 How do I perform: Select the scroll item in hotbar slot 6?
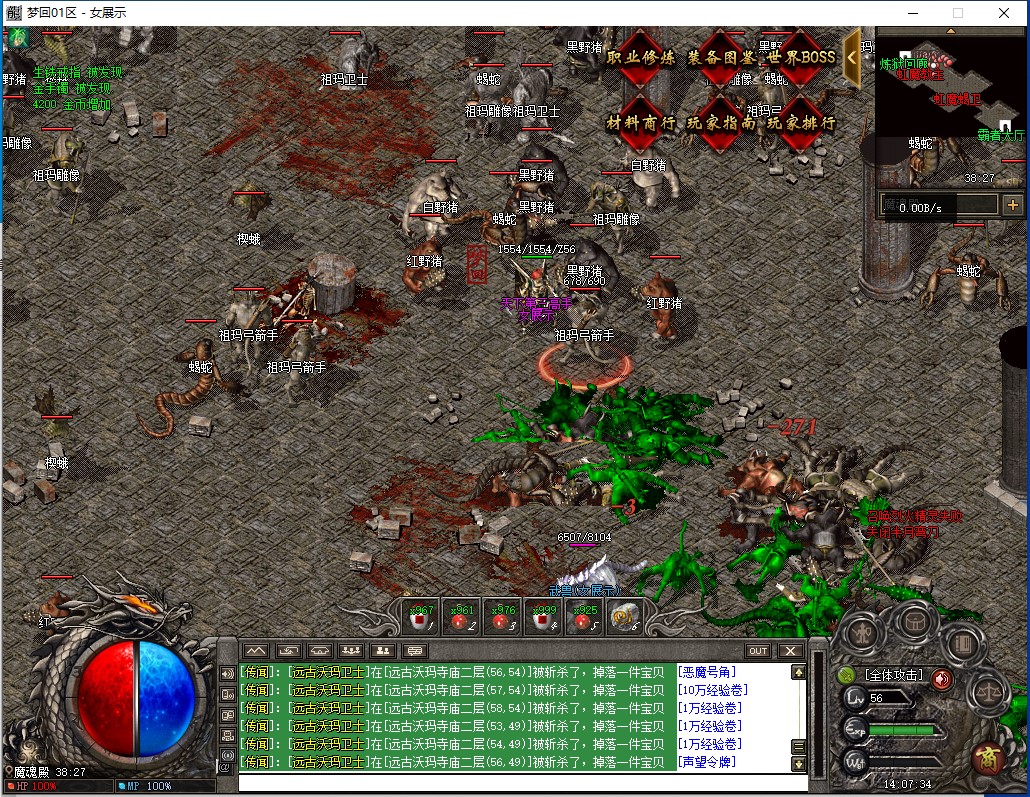[624, 617]
